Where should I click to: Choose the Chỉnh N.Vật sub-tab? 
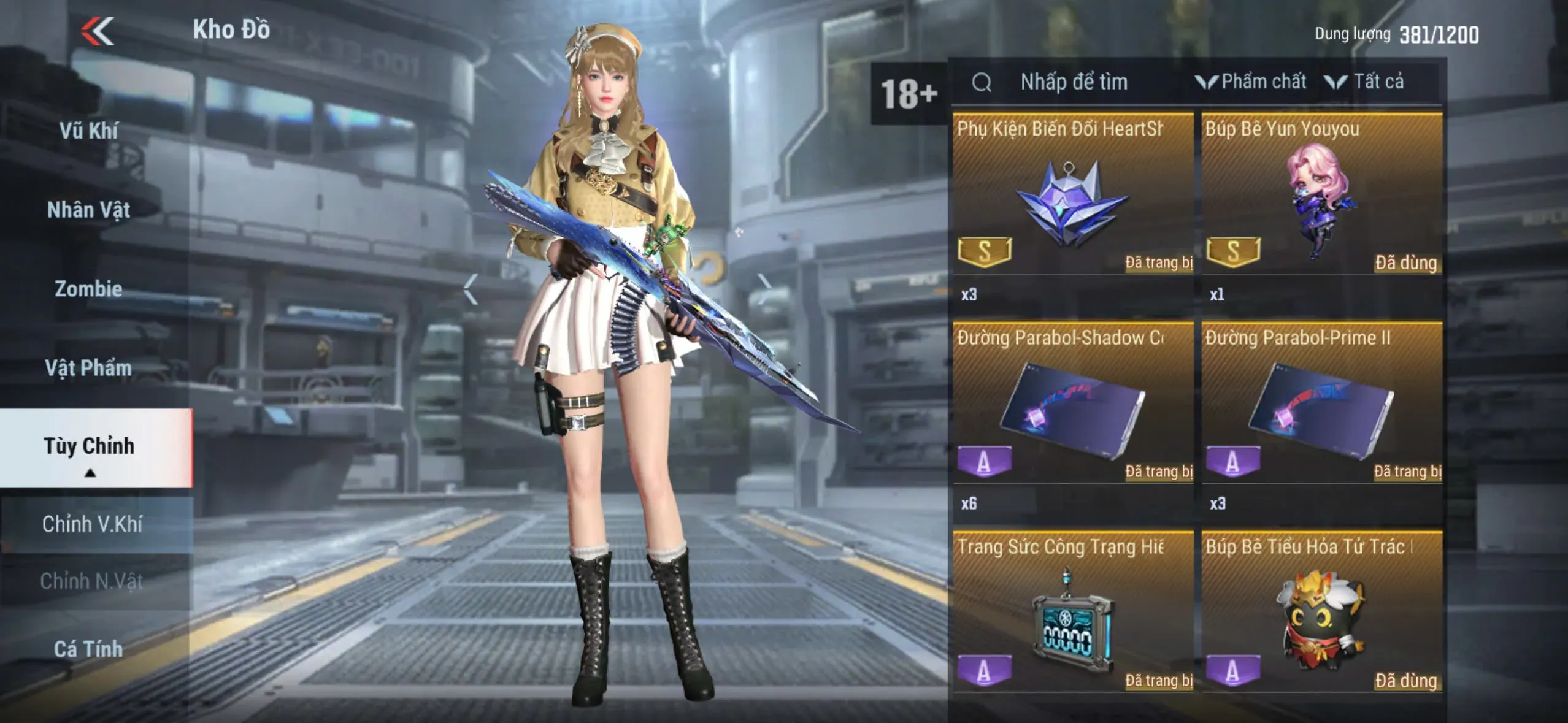point(92,581)
